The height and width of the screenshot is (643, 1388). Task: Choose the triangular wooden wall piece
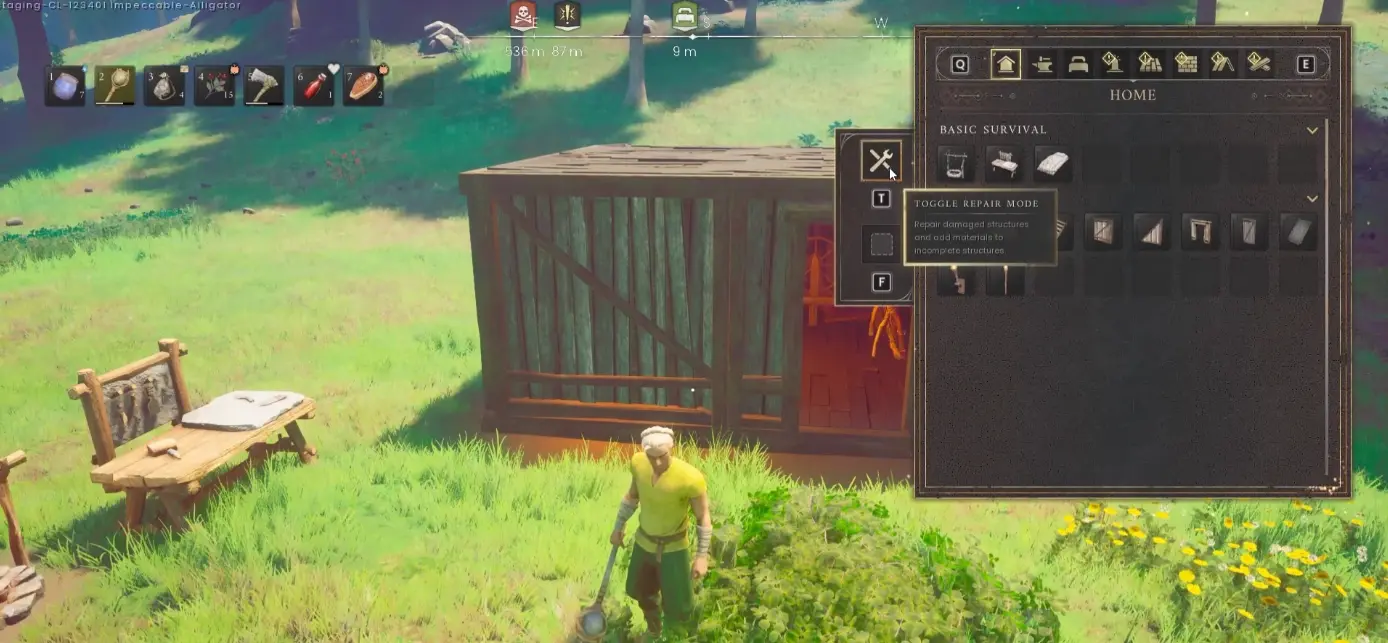point(1152,232)
